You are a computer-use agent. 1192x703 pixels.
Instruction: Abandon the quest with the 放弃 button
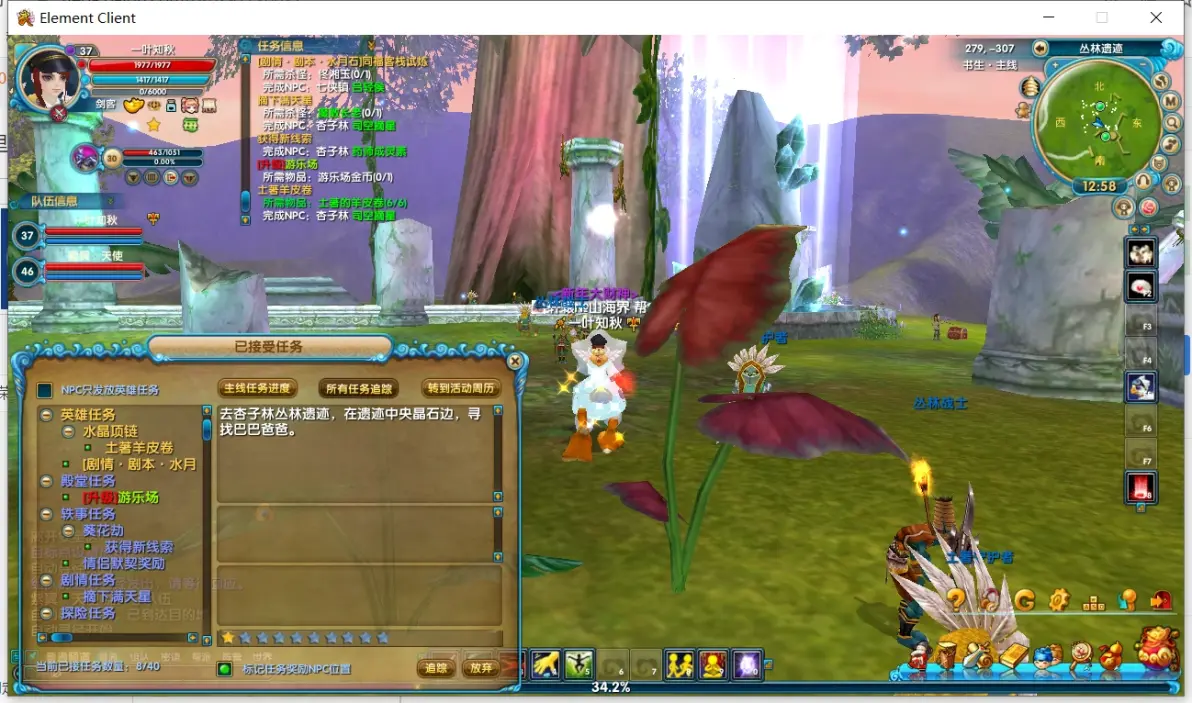point(481,667)
